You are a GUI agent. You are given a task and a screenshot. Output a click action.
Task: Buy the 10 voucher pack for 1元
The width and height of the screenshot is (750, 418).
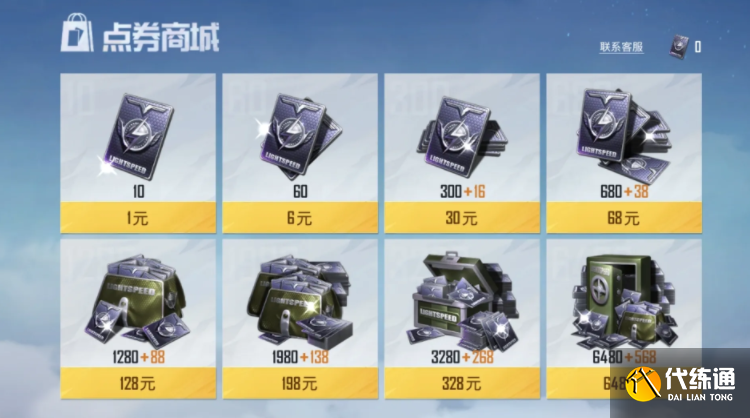(138, 215)
